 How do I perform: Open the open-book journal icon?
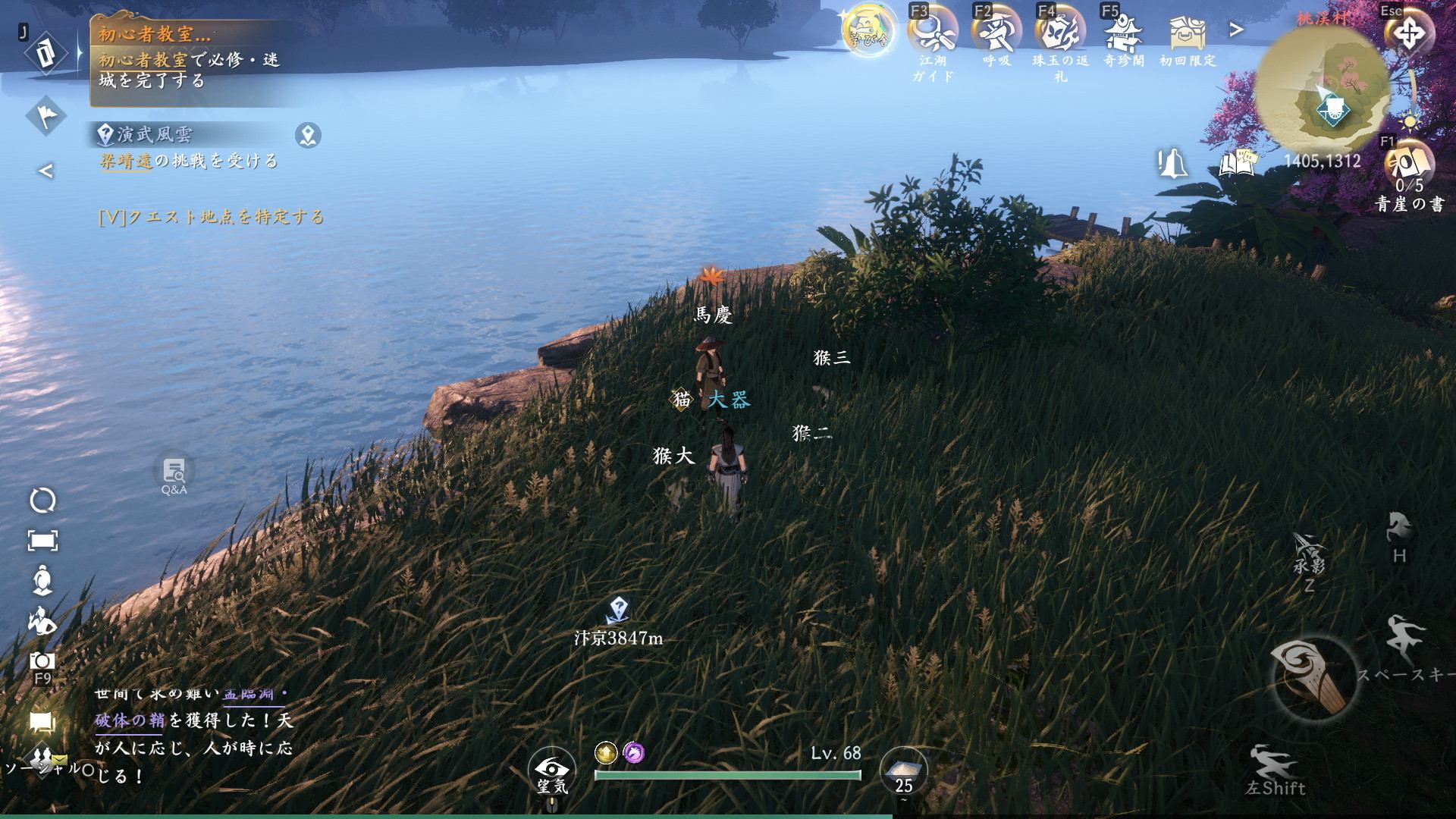tap(1238, 163)
